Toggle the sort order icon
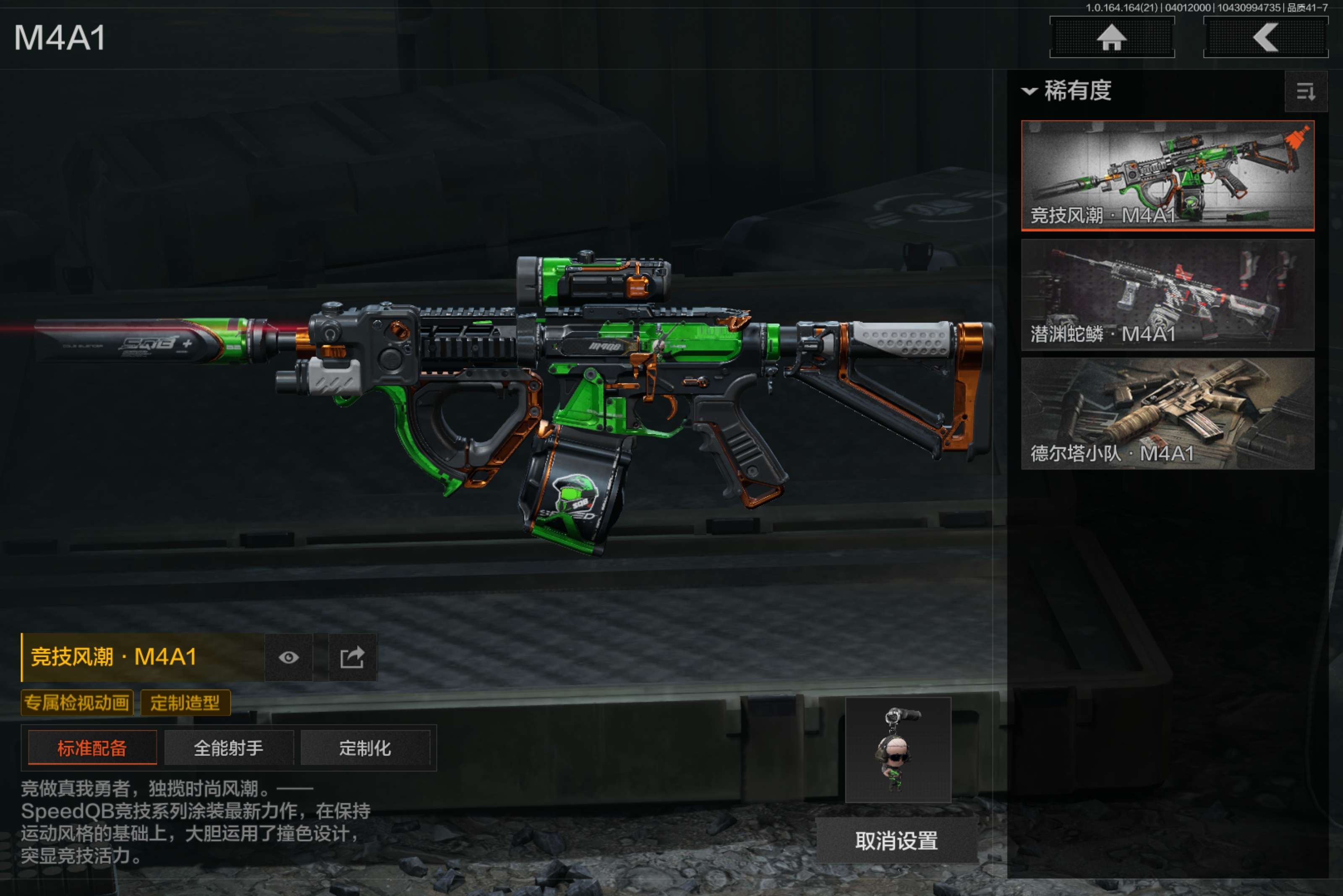The image size is (1343, 896). (x=1305, y=91)
